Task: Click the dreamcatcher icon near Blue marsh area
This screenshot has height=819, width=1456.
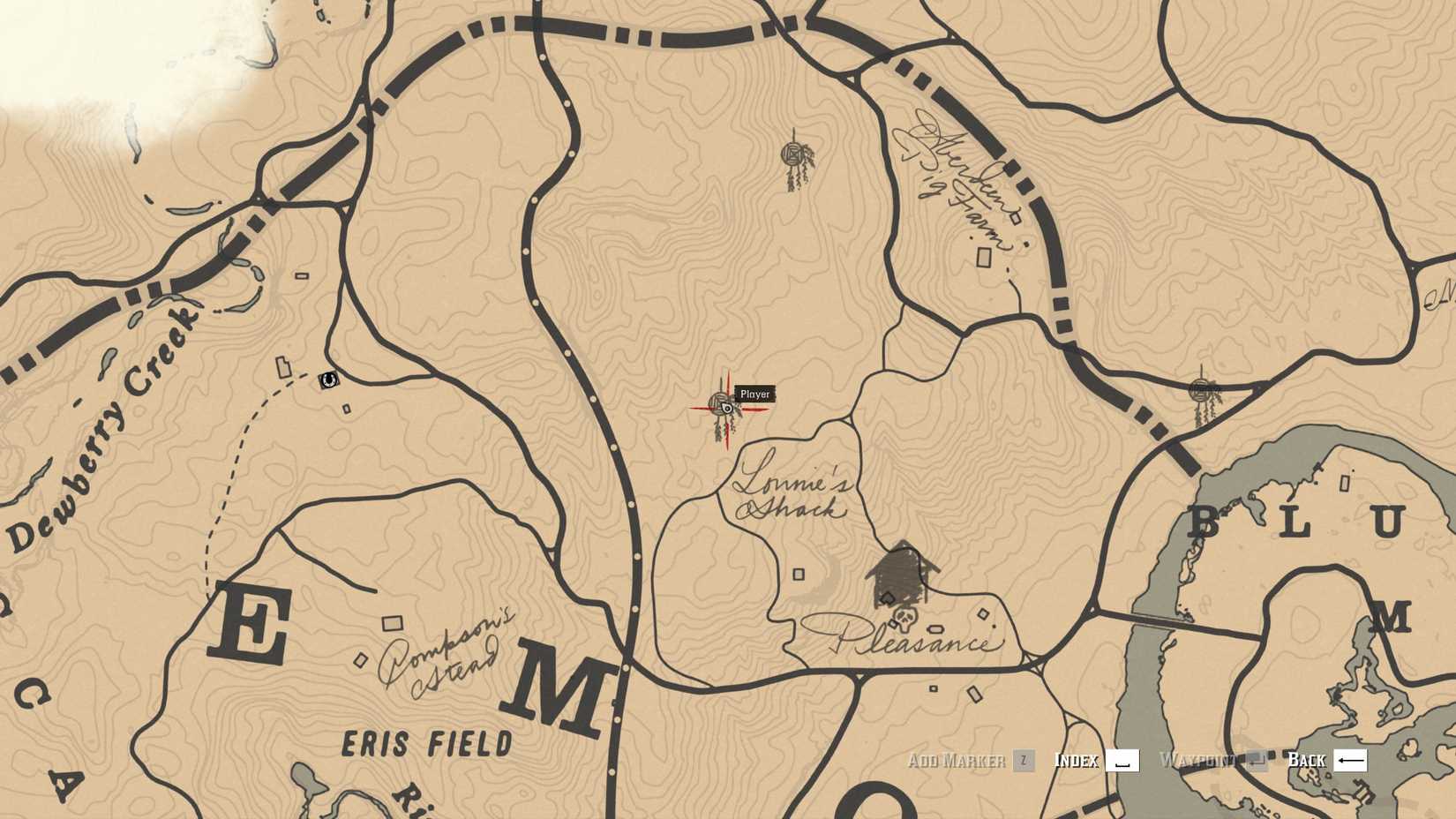Action: tap(1200, 388)
